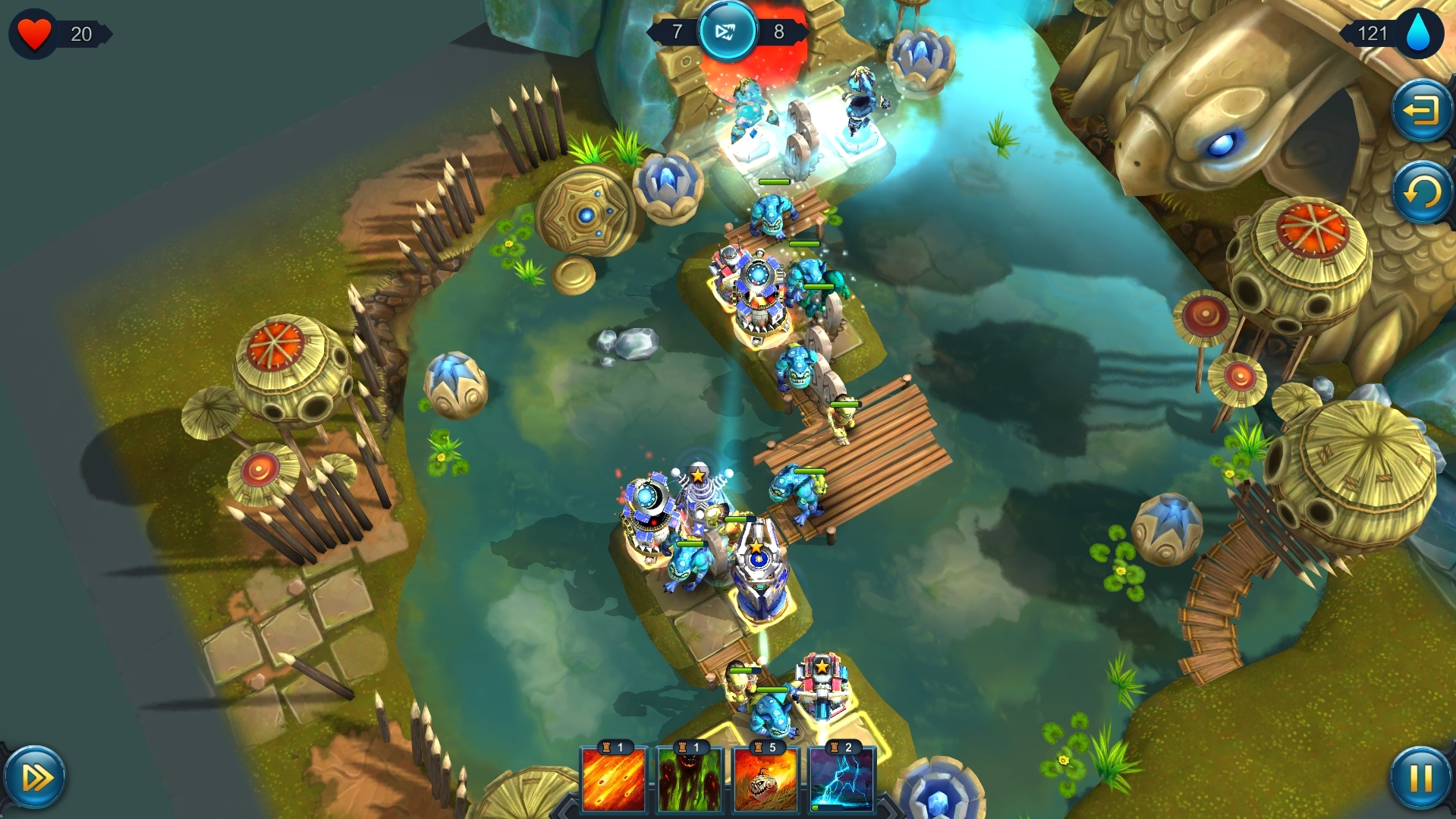Choose the Bomb spell card
Screen dimensions: 1456x819
pos(766,782)
